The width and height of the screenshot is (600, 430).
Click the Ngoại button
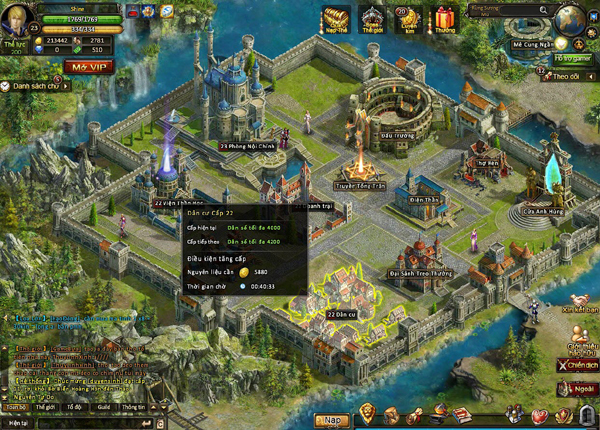(579, 389)
